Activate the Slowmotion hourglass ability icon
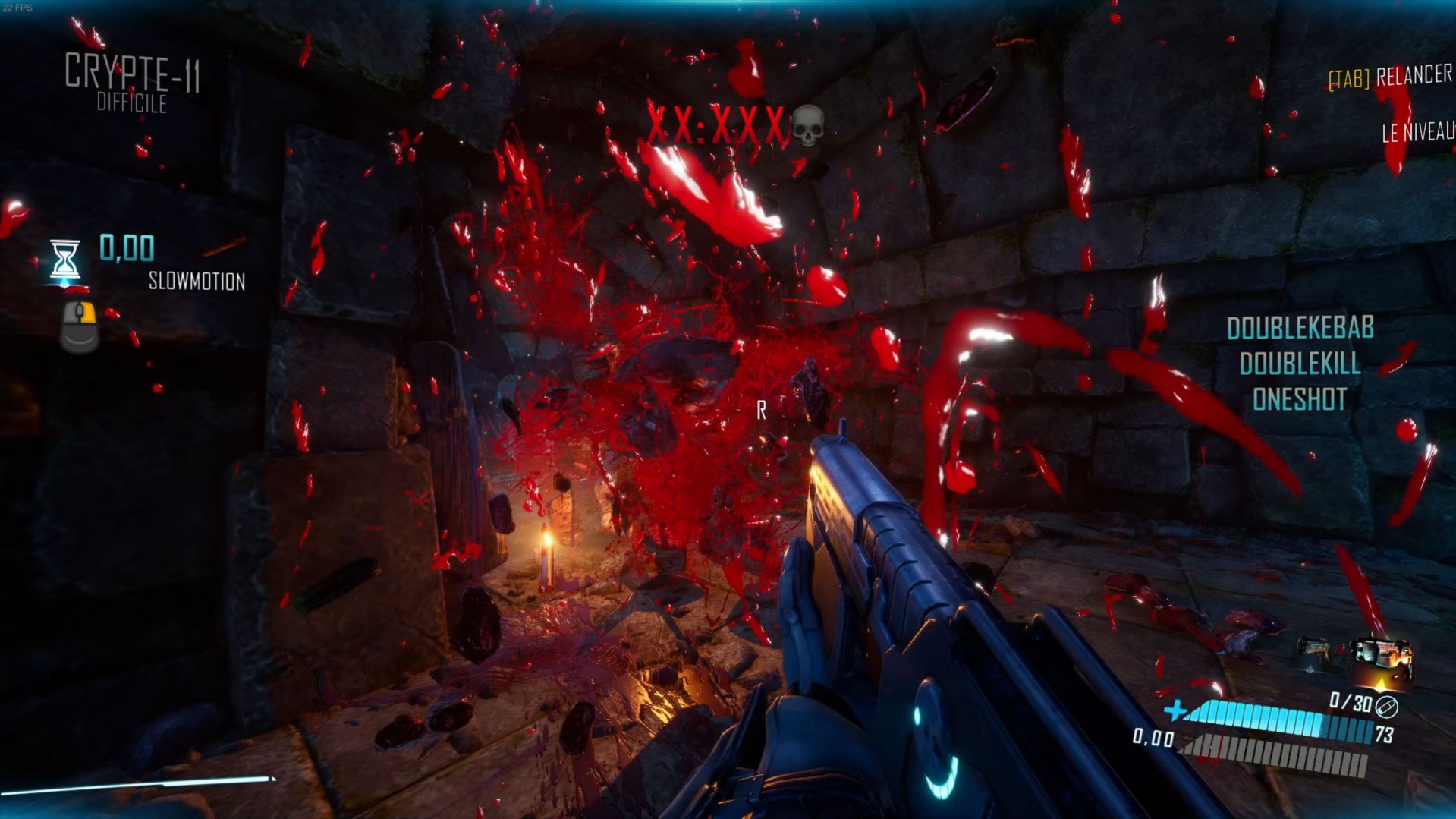This screenshot has height=819, width=1456. (64, 260)
